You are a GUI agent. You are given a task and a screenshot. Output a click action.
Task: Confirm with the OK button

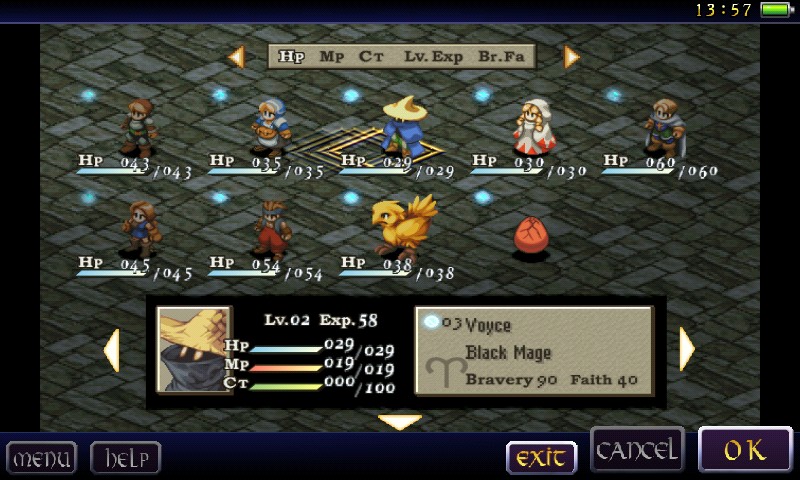click(745, 451)
